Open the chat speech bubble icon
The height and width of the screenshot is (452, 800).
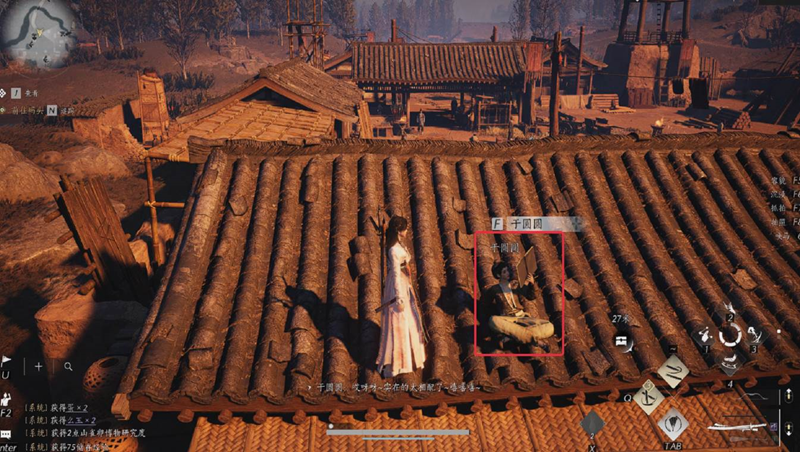click(6, 434)
